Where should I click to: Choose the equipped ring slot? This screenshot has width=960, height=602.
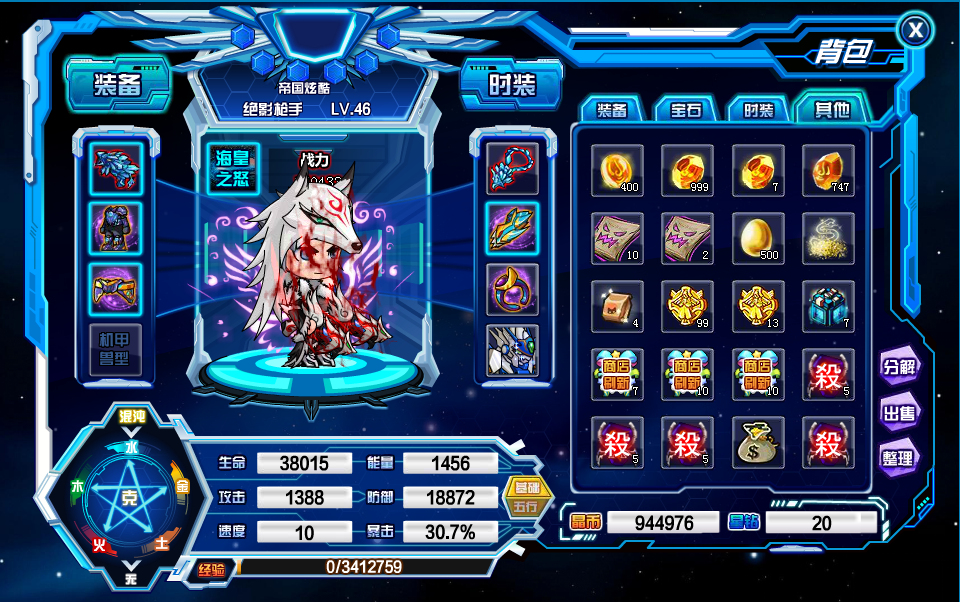click(x=512, y=289)
